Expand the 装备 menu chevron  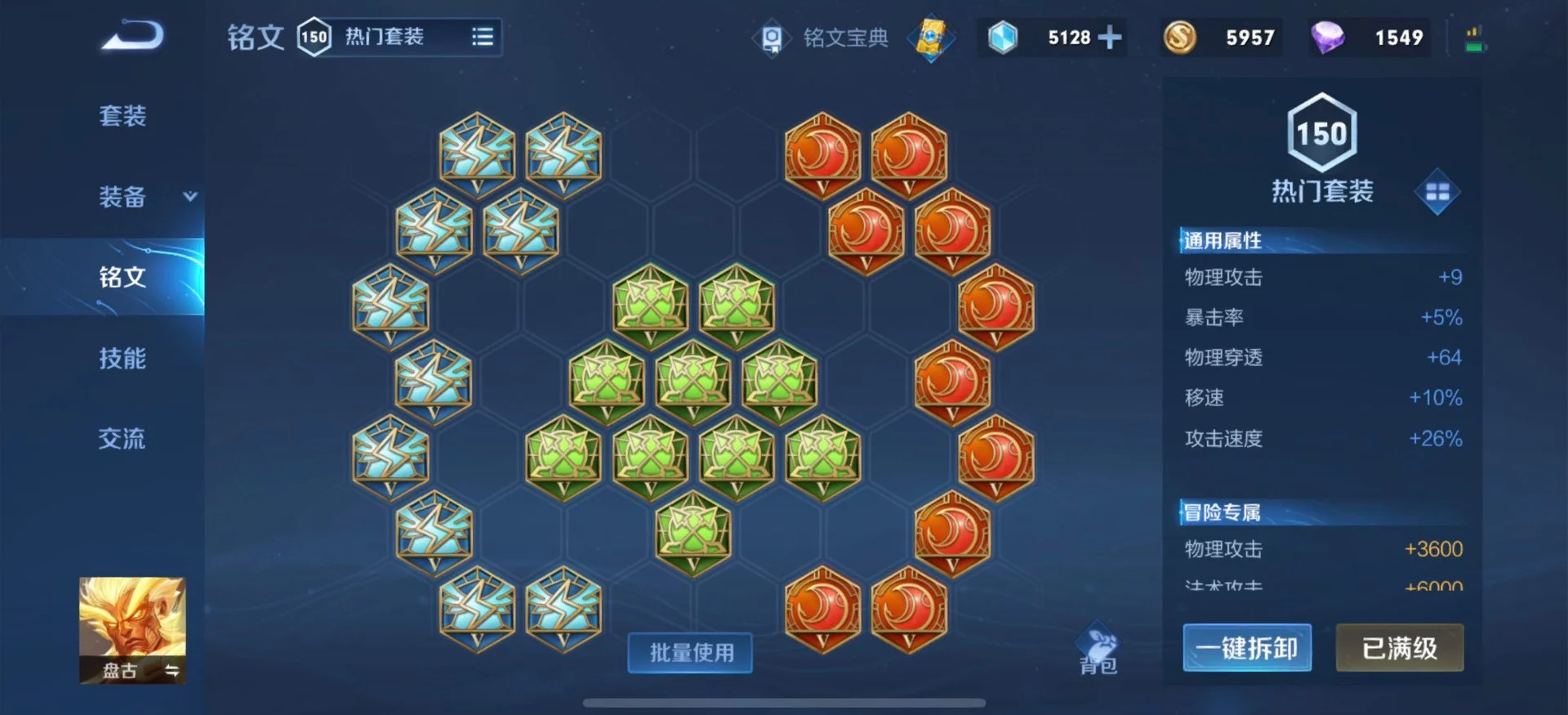189,197
